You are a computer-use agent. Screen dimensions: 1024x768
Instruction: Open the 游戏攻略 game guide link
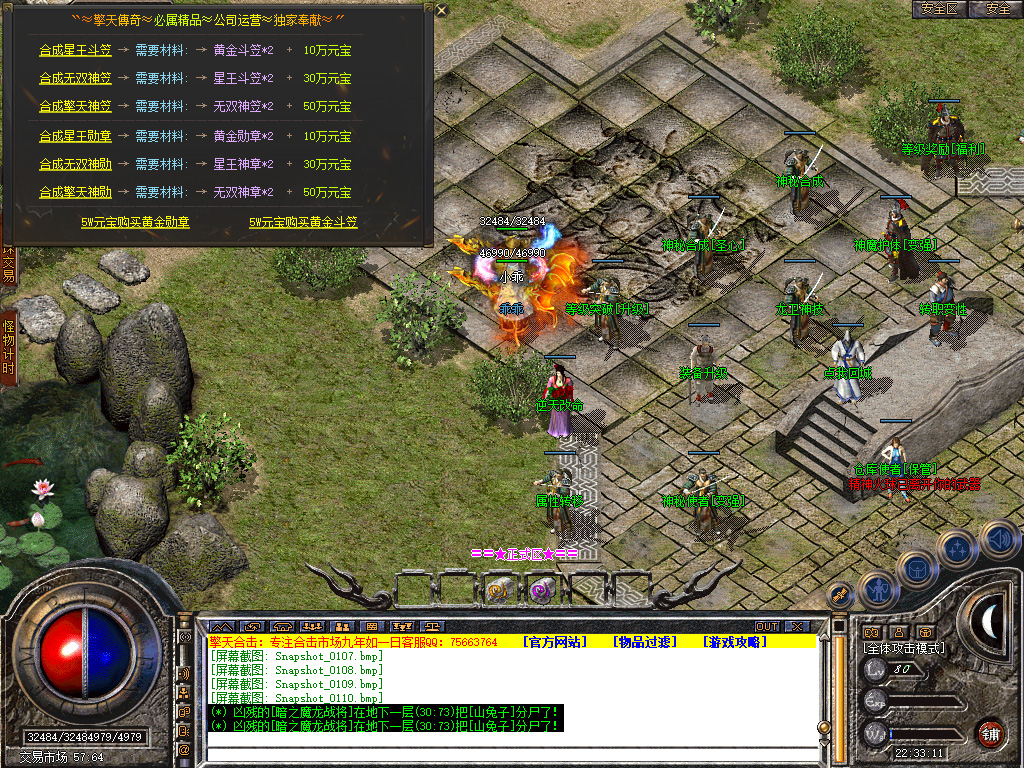click(734, 642)
